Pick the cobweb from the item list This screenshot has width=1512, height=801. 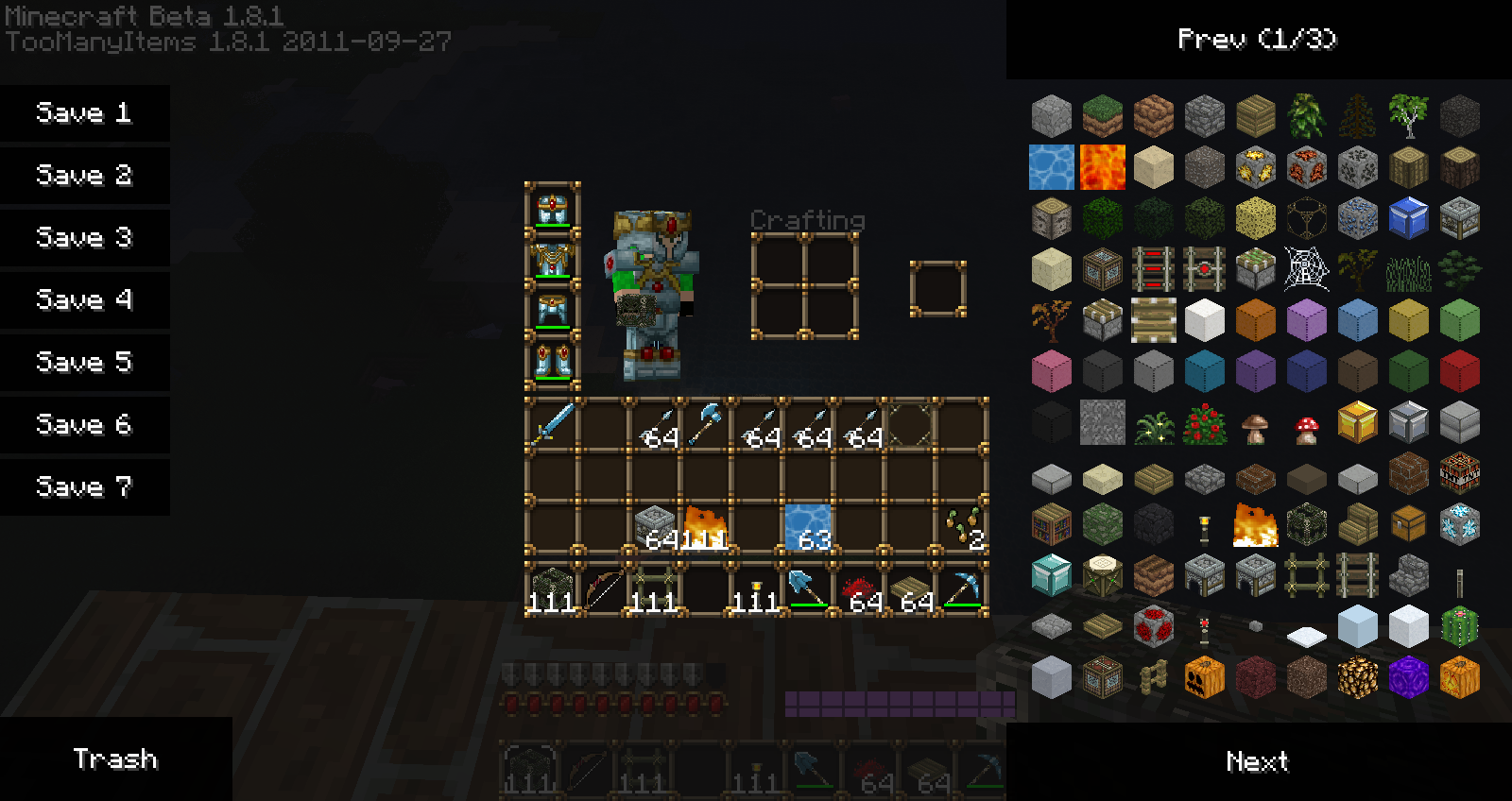click(x=1308, y=268)
